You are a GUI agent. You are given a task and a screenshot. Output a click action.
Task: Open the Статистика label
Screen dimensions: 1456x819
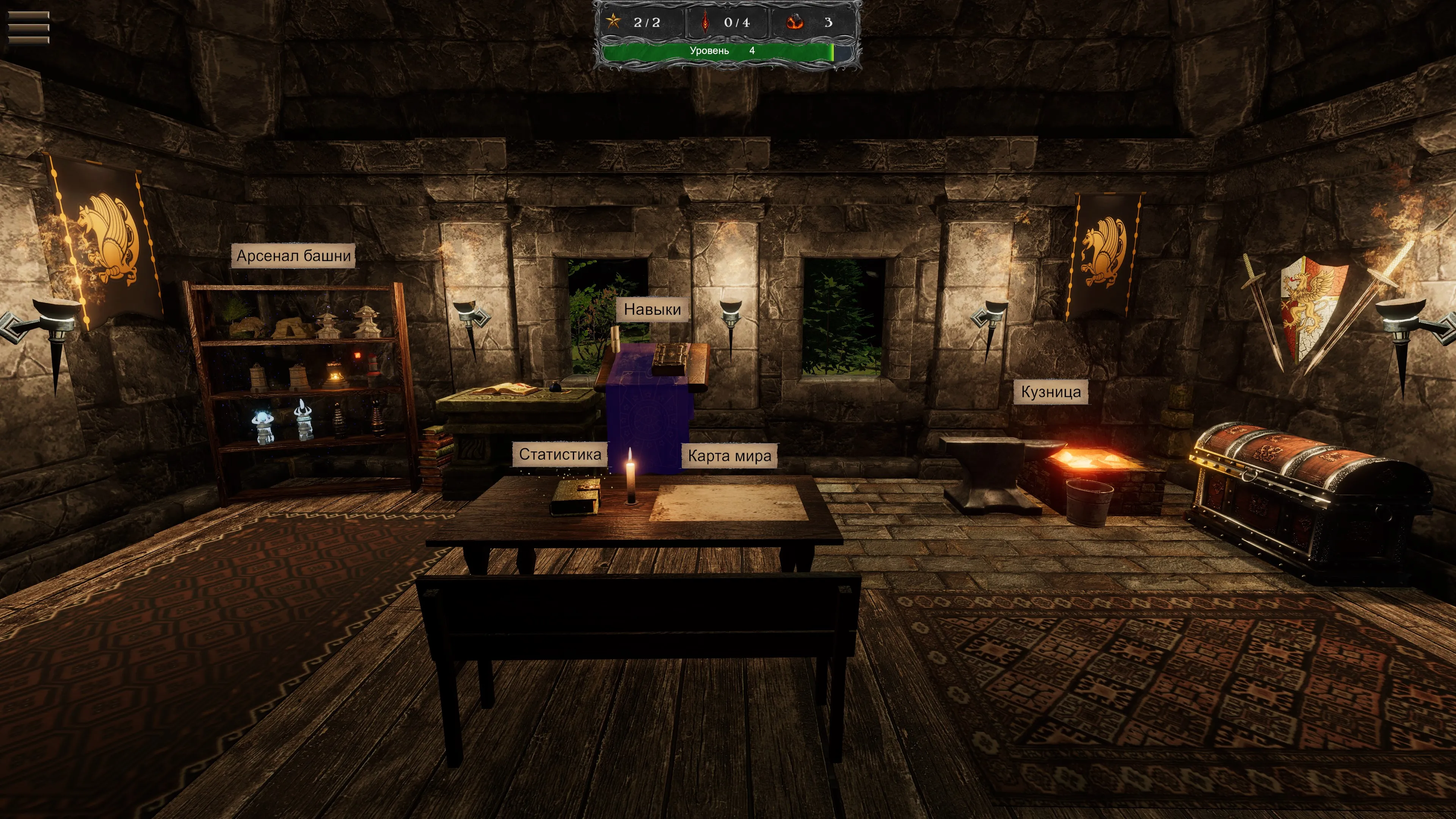[560, 455]
